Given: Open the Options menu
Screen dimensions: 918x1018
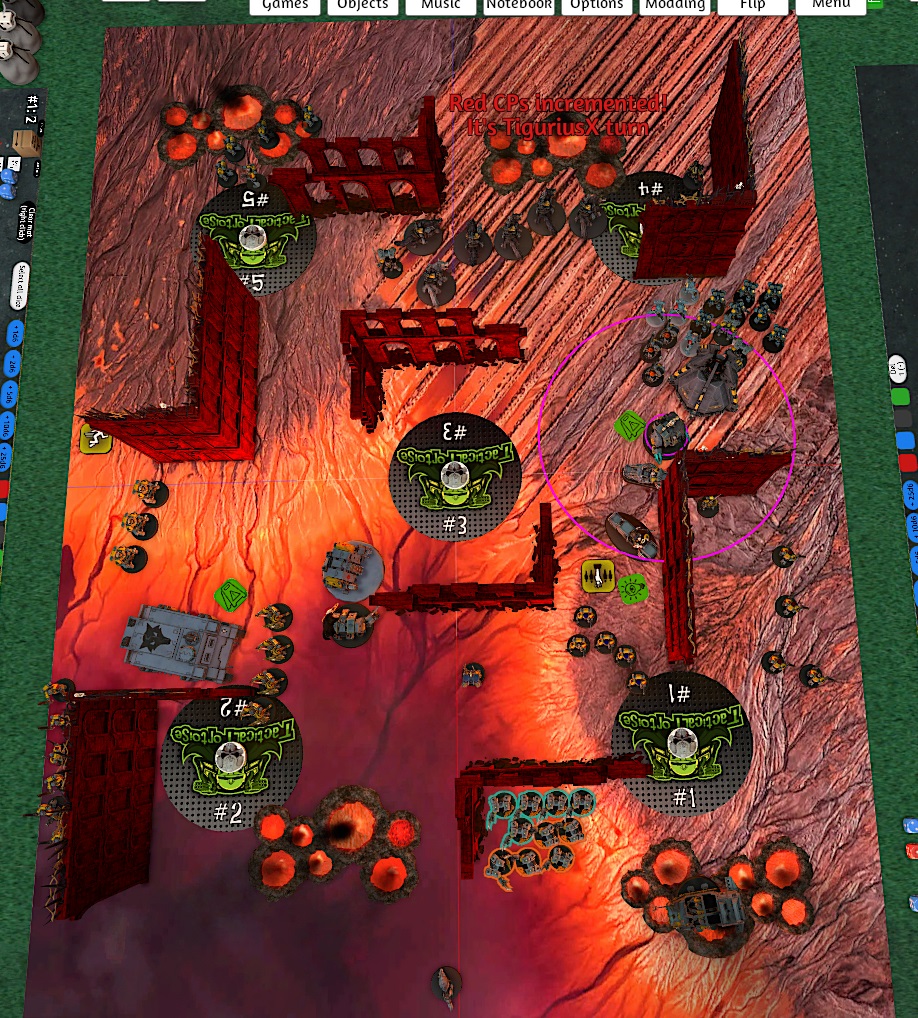Looking at the screenshot, I should click(x=596, y=5).
